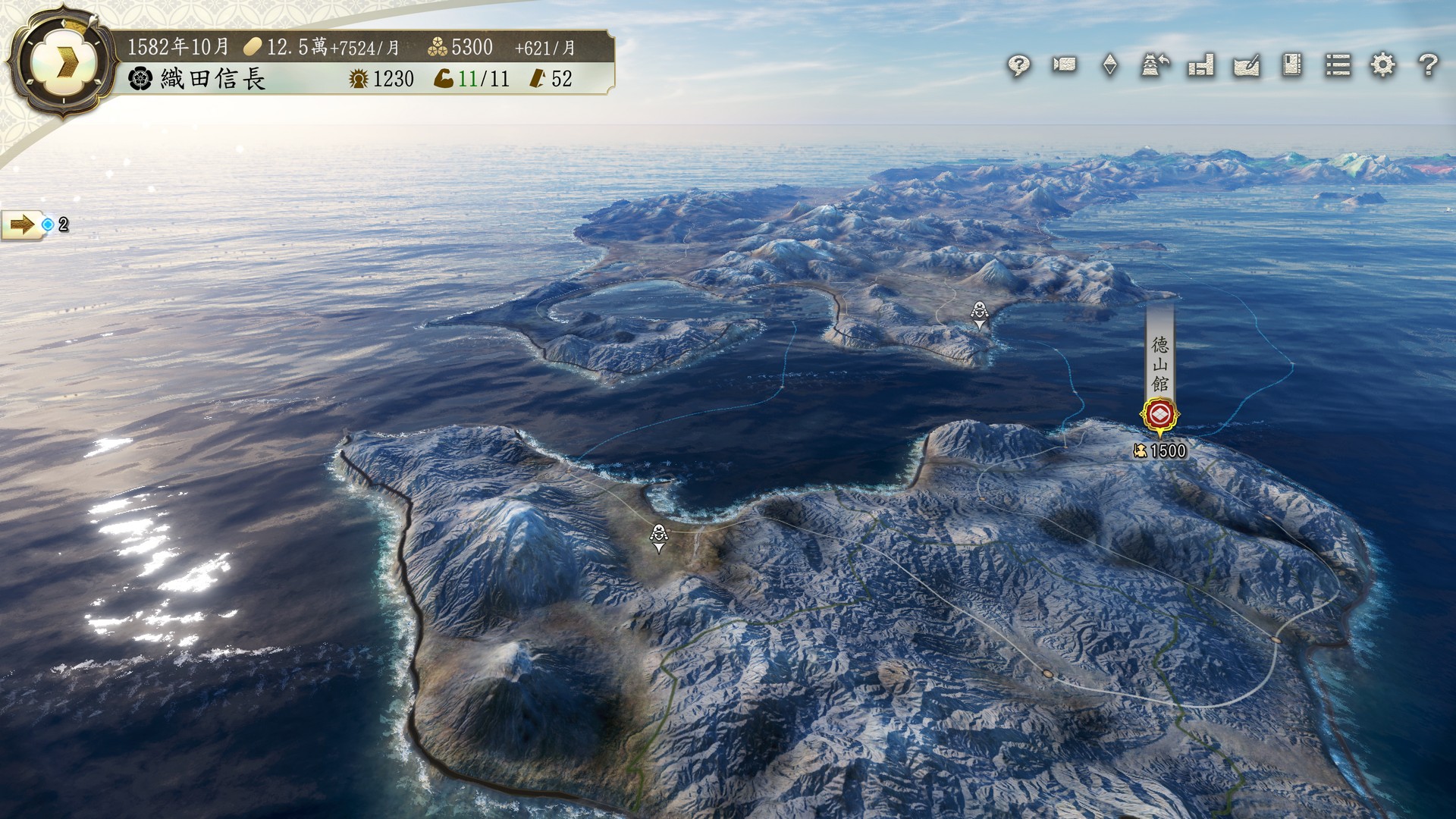Open the notebook records icon
Viewport: 1456px width, 819px height.
tap(1292, 65)
